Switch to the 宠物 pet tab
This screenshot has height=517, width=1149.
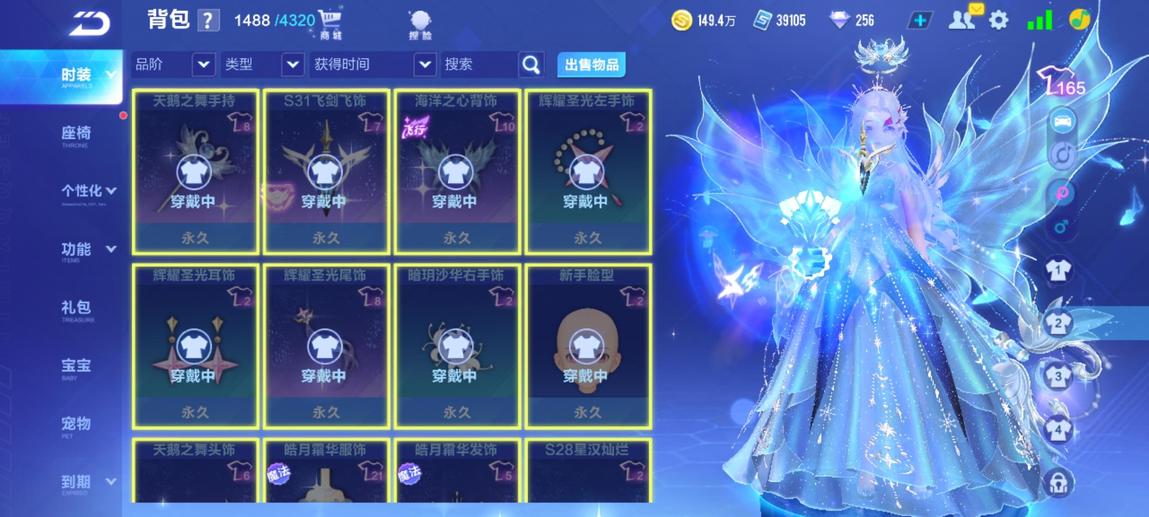tap(76, 425)
